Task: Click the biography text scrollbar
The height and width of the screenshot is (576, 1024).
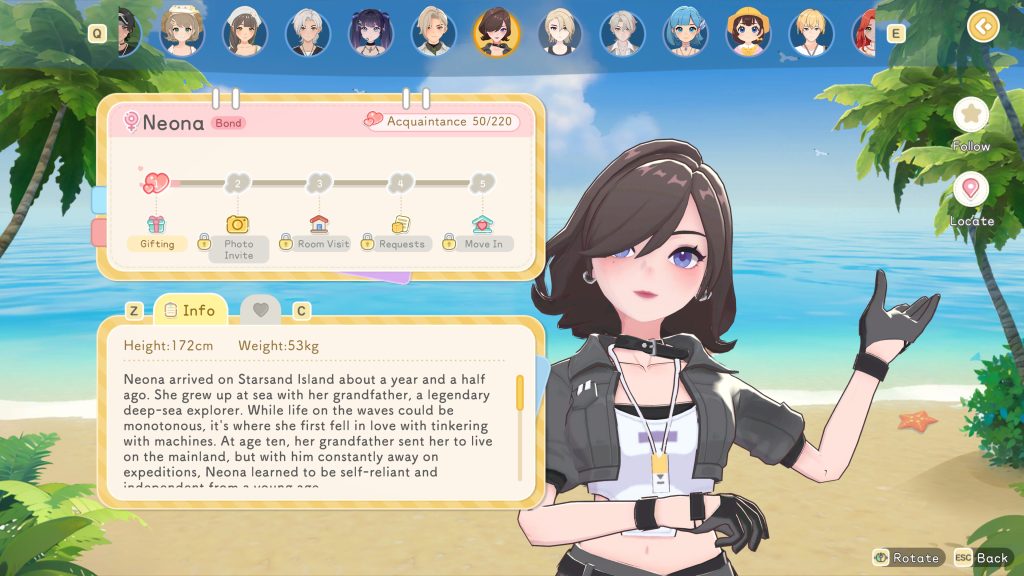Action: click(520, 393)
